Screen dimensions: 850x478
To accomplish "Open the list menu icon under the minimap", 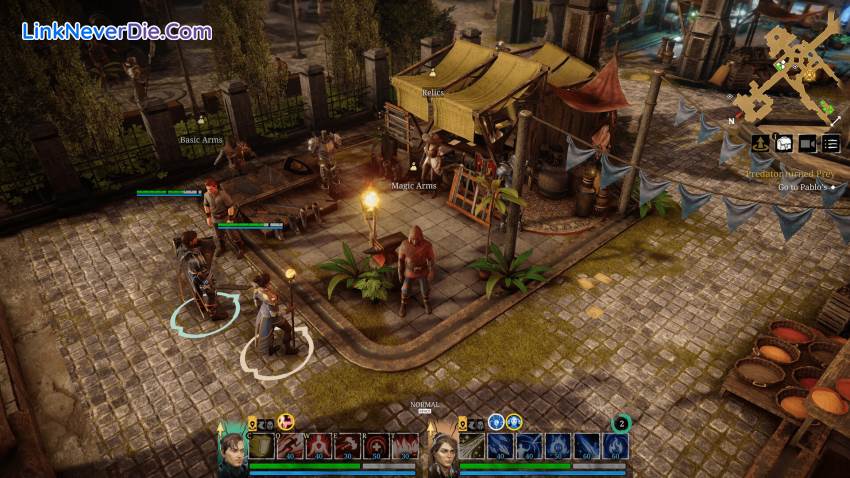I will (831, 143).
